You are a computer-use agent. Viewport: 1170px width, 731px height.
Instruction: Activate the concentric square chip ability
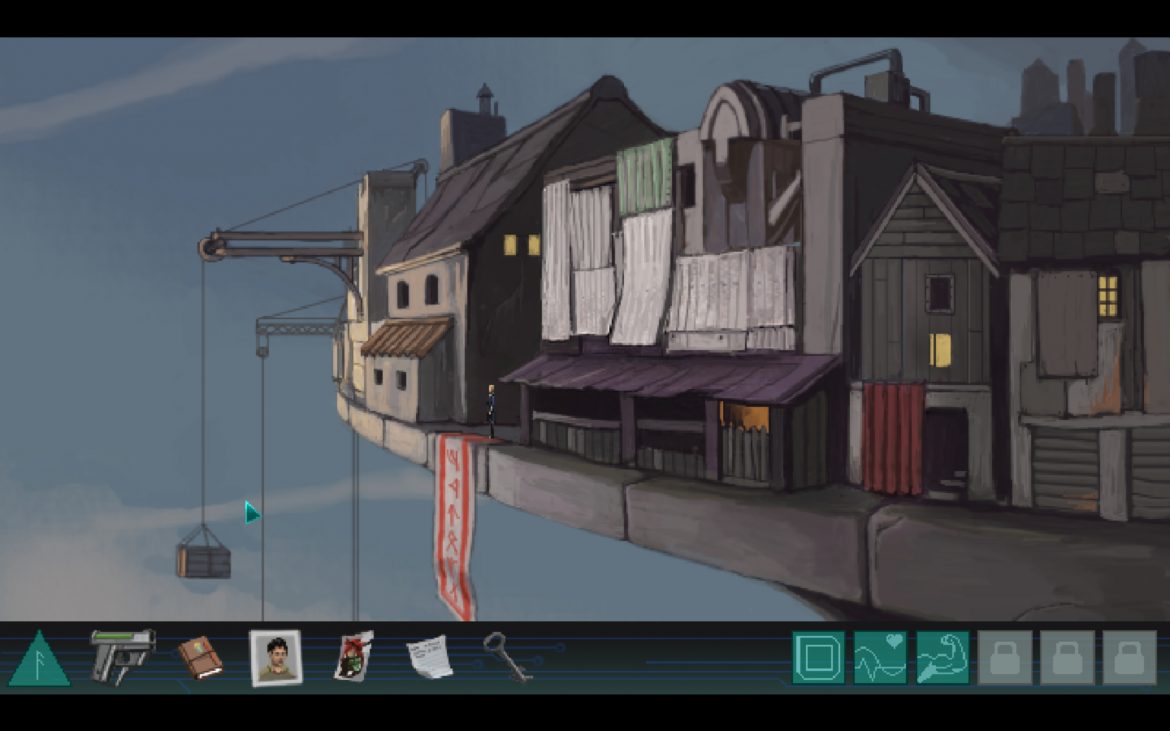click(x=818, y=657)
